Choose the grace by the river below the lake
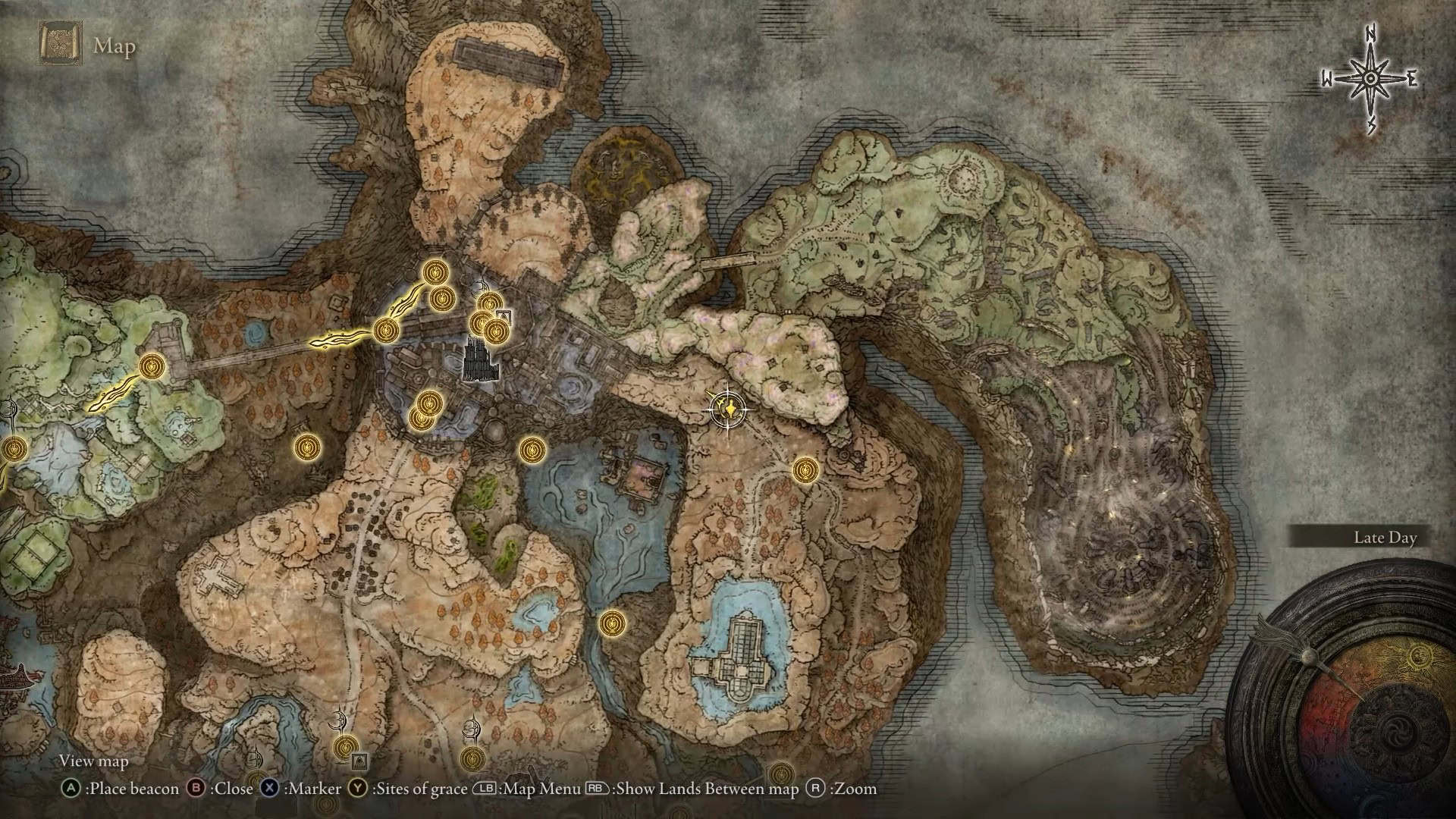Viewport: 1456px width, 819px height. 612,624
